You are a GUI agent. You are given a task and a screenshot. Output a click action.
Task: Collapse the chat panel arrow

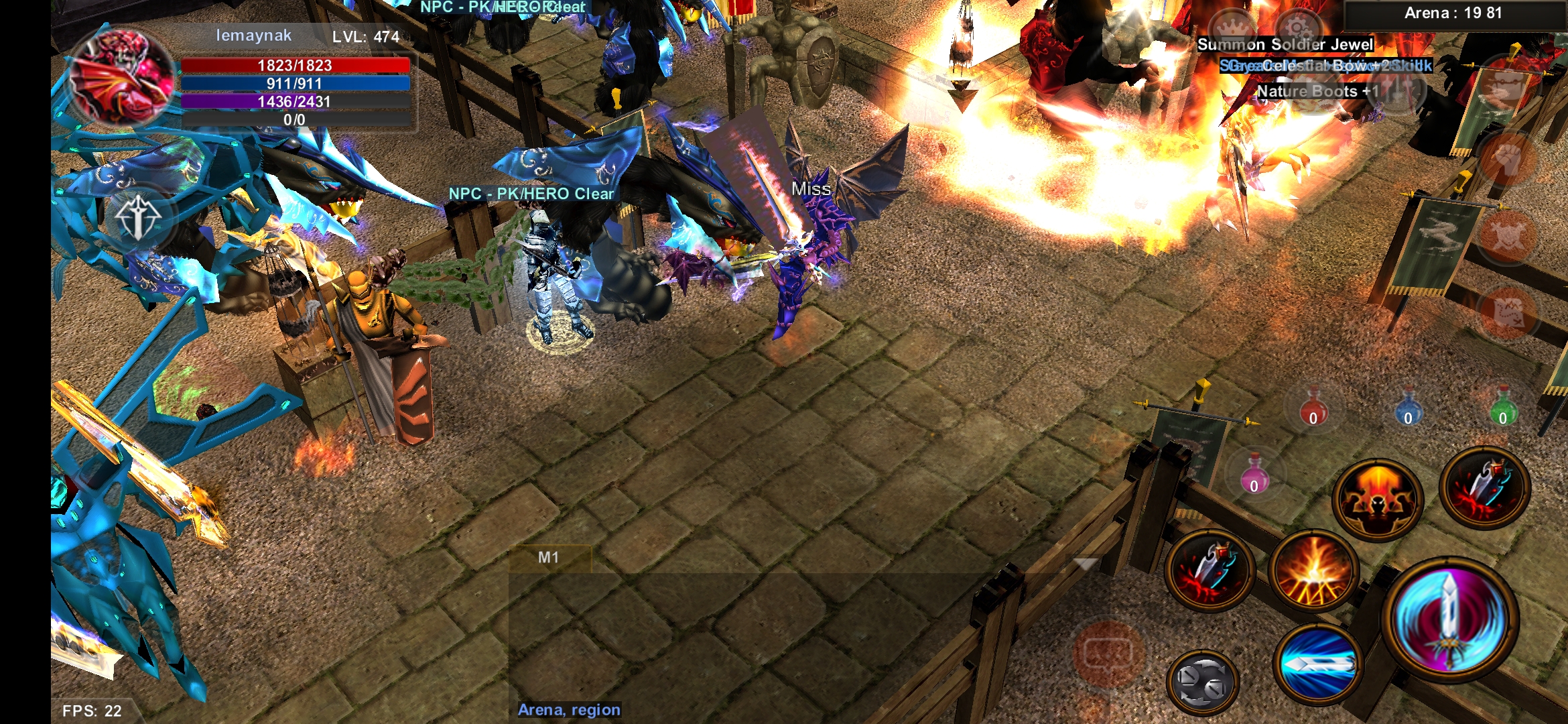click(1086, 564)
